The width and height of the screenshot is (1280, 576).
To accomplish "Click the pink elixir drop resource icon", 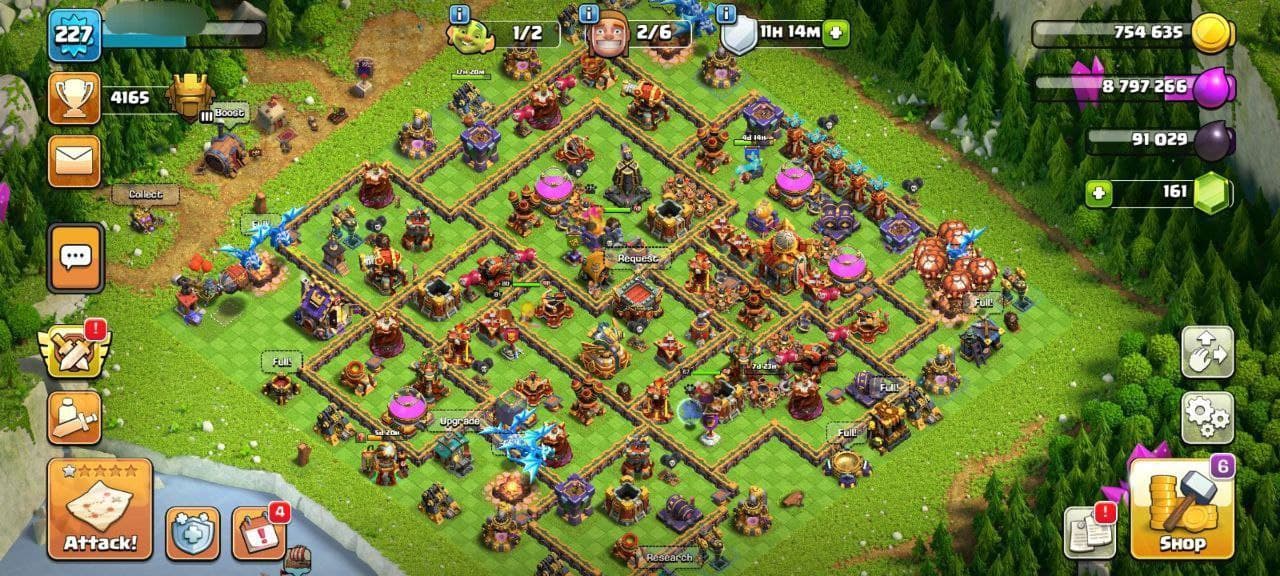I will (1214, 87).
